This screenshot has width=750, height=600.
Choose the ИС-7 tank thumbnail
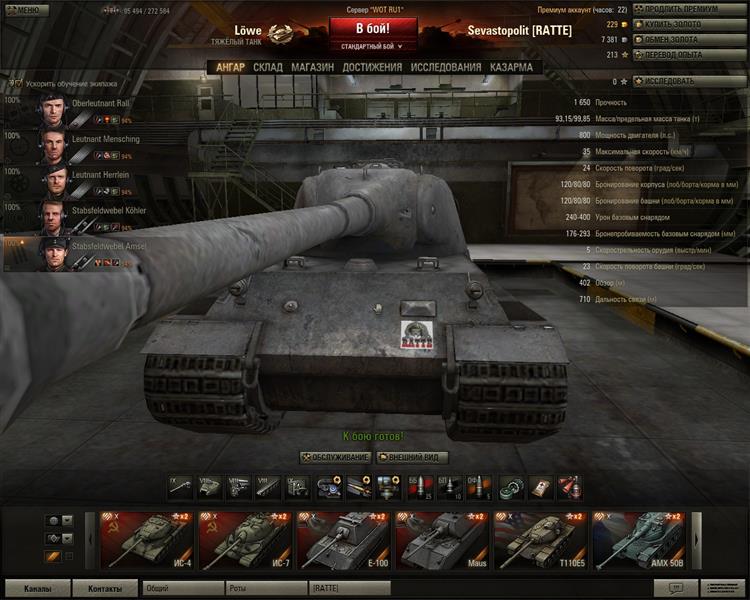point(244,540)
